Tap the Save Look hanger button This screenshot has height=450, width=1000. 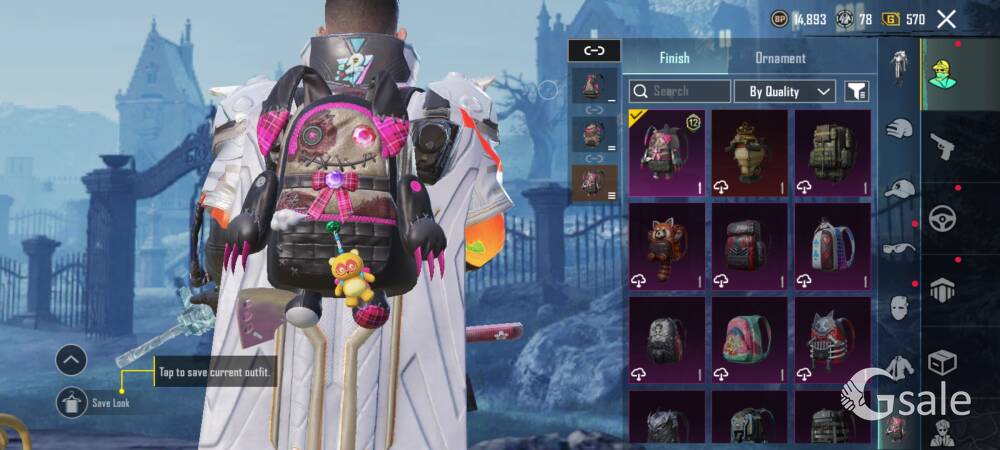coord(71,402)
